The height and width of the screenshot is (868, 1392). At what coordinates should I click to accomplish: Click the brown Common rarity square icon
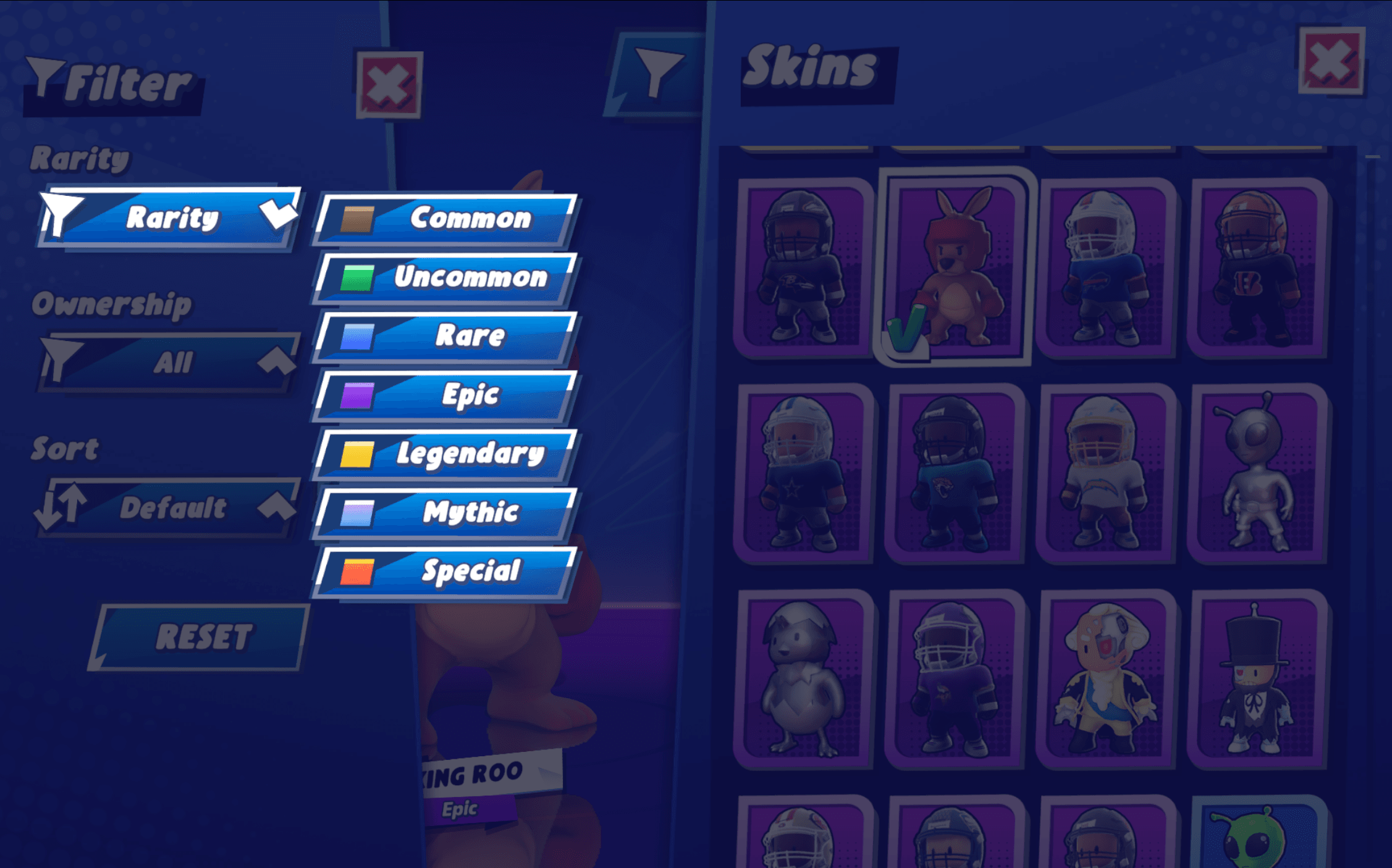coord(356,219)
